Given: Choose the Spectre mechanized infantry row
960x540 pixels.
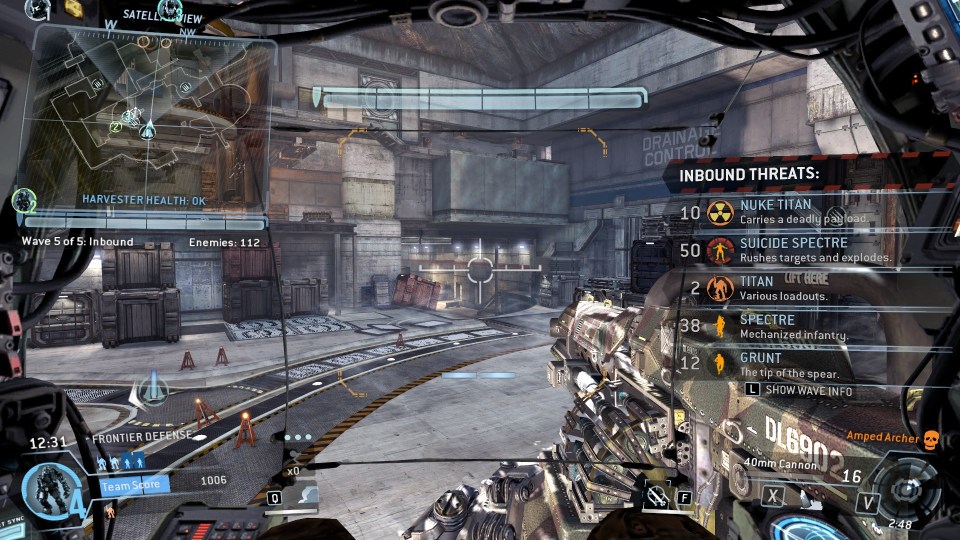Looking at the screenshot, I should pos(780,327).
